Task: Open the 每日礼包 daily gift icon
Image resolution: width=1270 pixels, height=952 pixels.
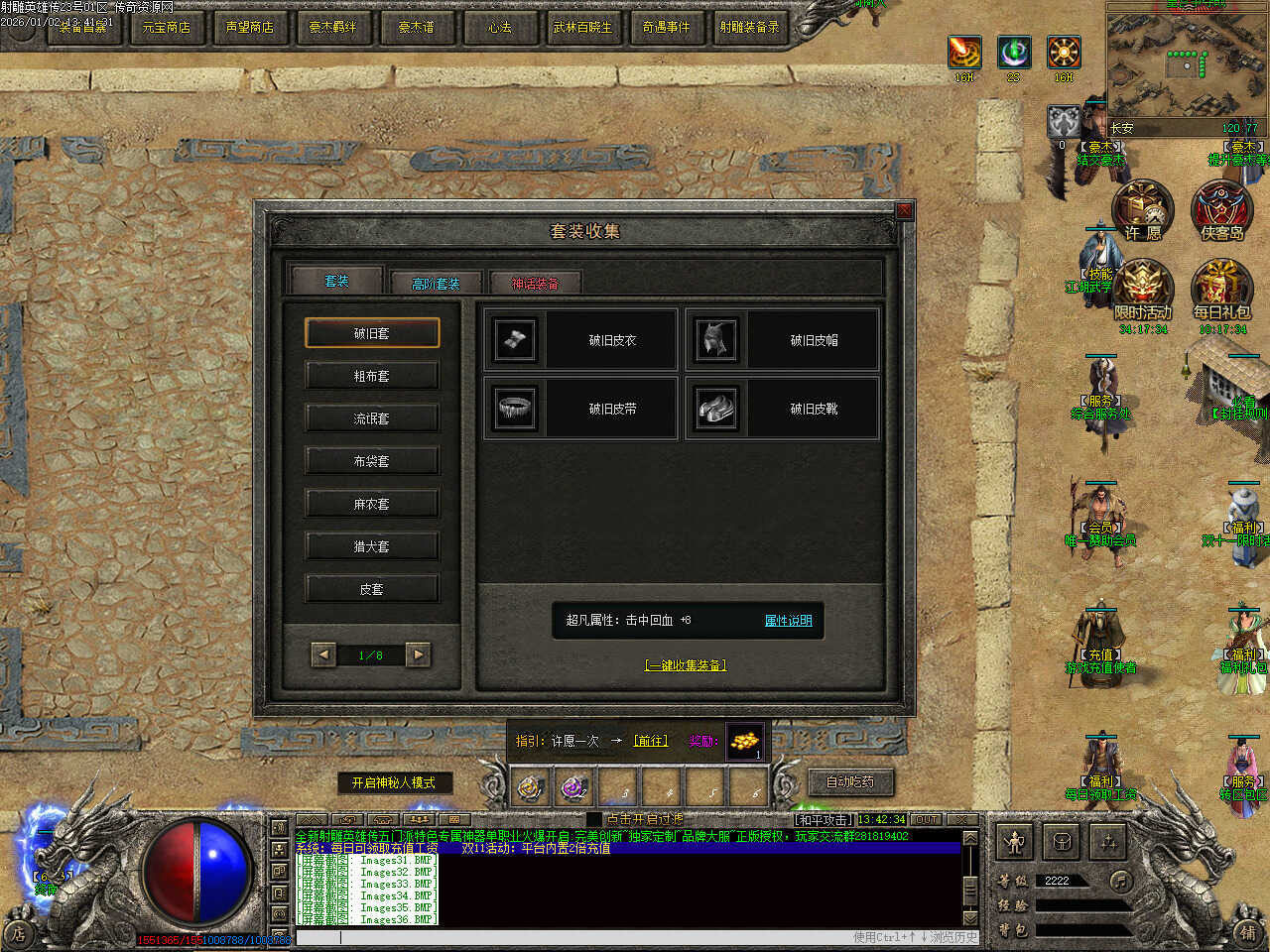Action: point(1221,290)
